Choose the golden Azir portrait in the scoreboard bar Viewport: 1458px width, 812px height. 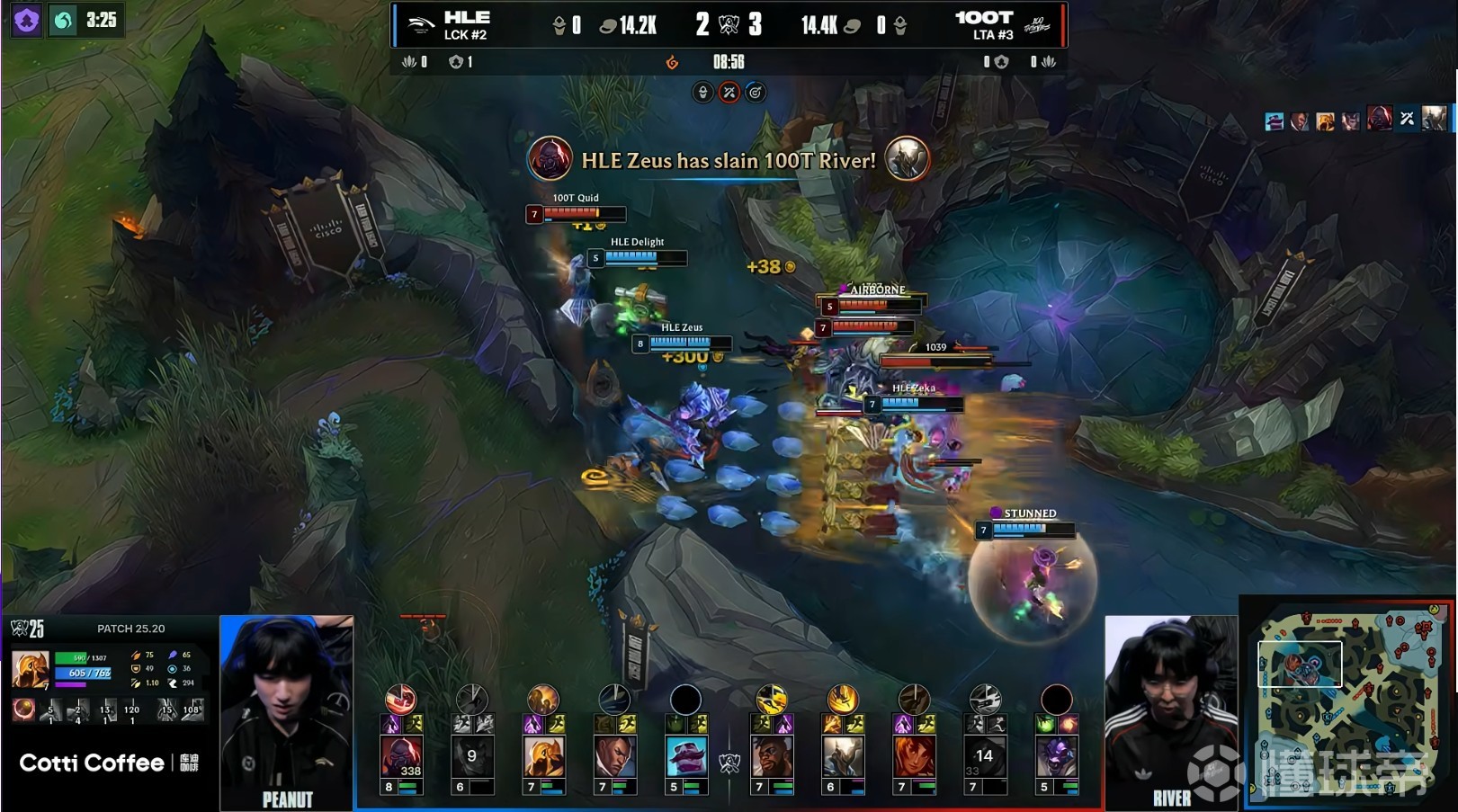(543, 757)
